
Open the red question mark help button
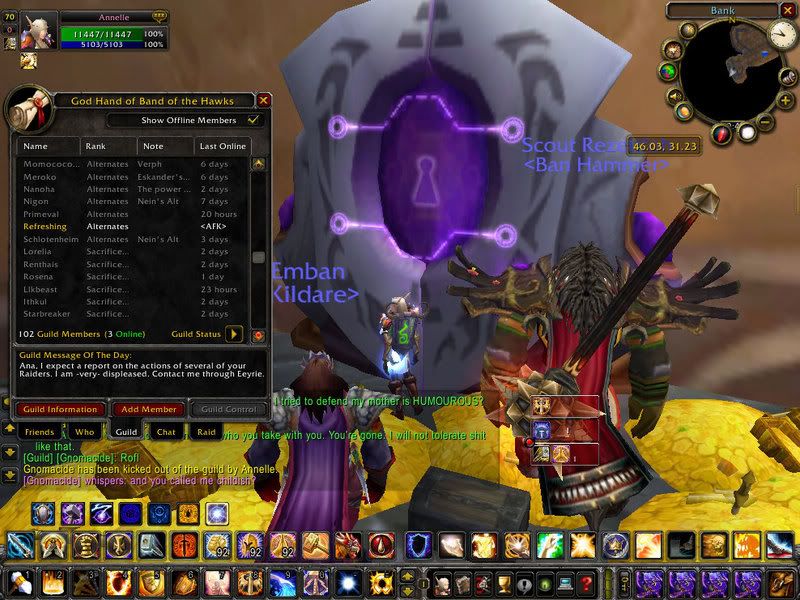(x=587, y=582)
